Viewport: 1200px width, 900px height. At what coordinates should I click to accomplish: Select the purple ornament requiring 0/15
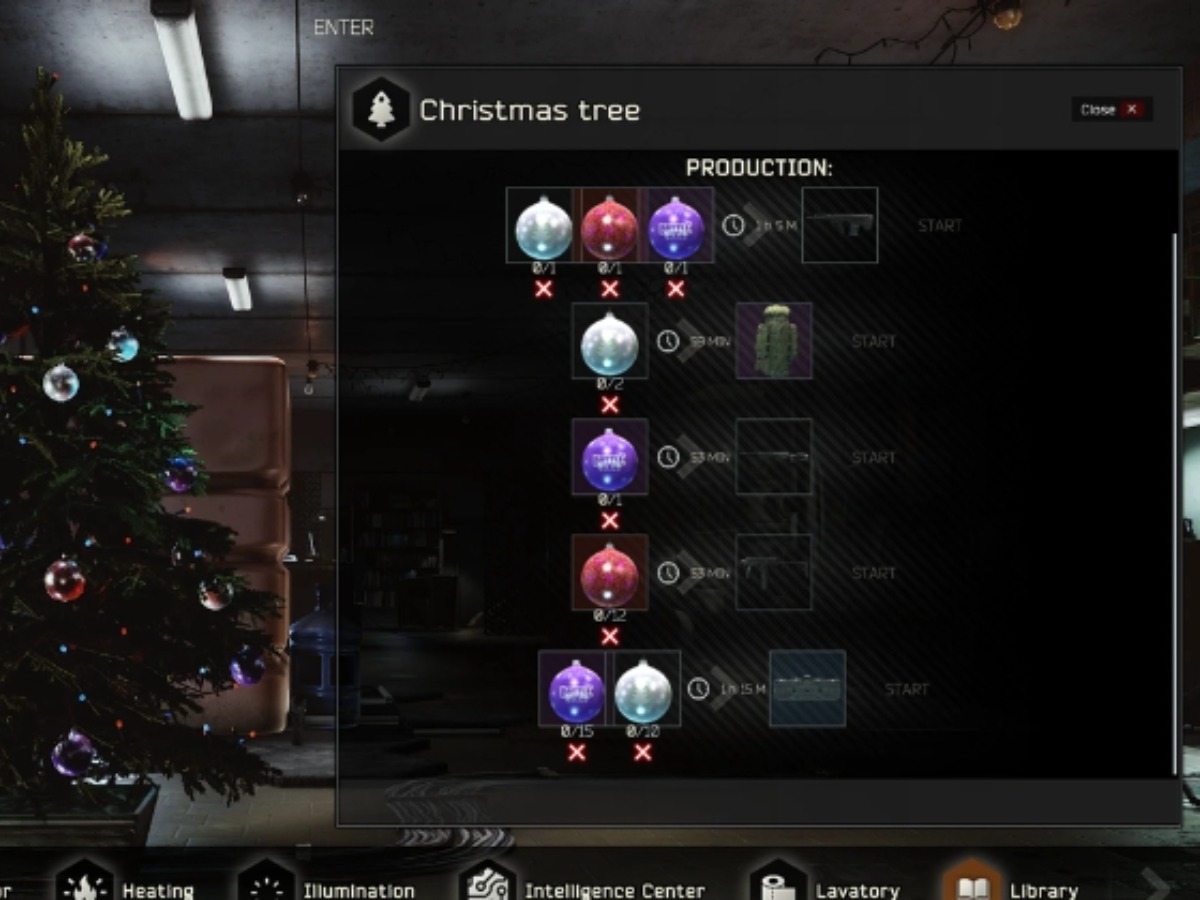(577, 689)
